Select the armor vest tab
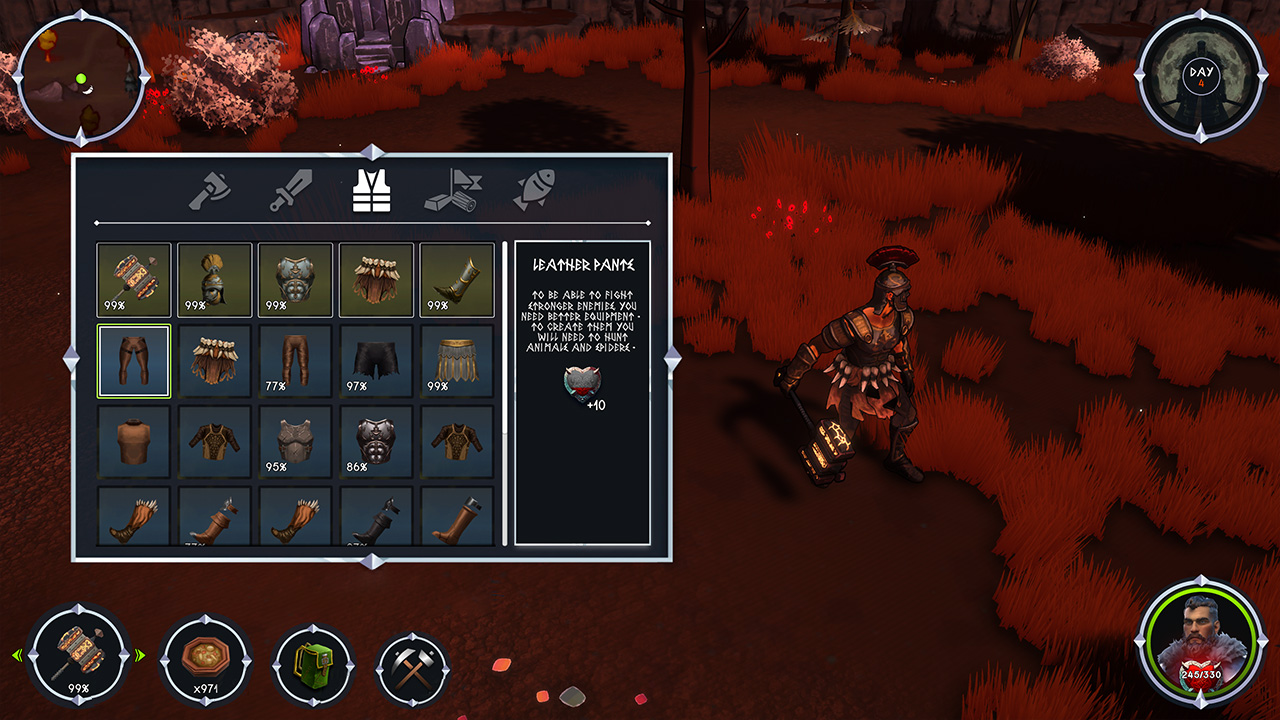Screen dimensions: 1280x720 (372, 190)
